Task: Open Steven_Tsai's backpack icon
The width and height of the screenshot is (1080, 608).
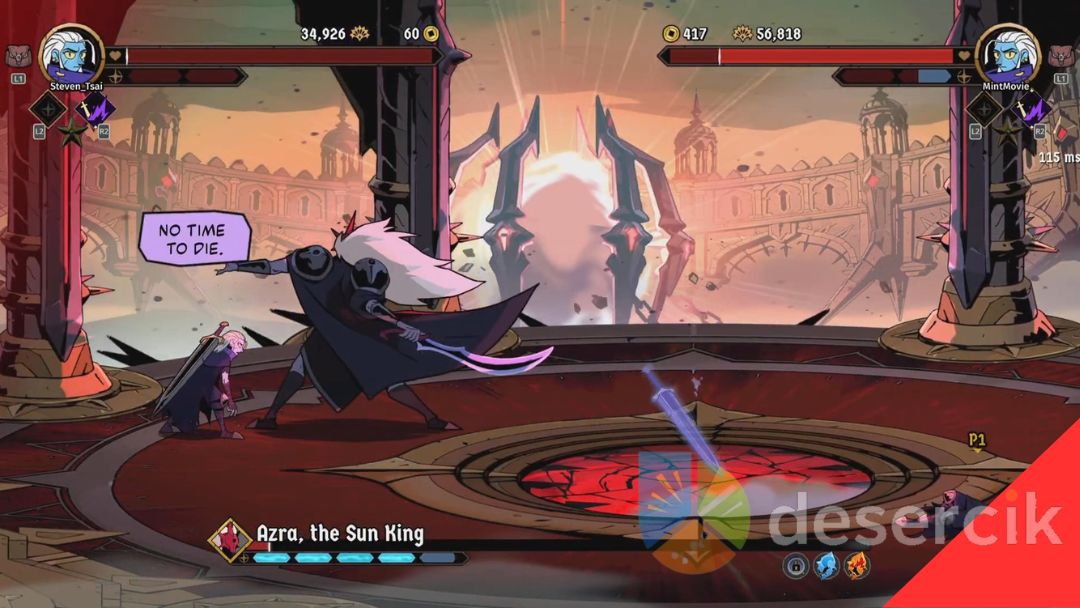Action: tap(19, 56)
